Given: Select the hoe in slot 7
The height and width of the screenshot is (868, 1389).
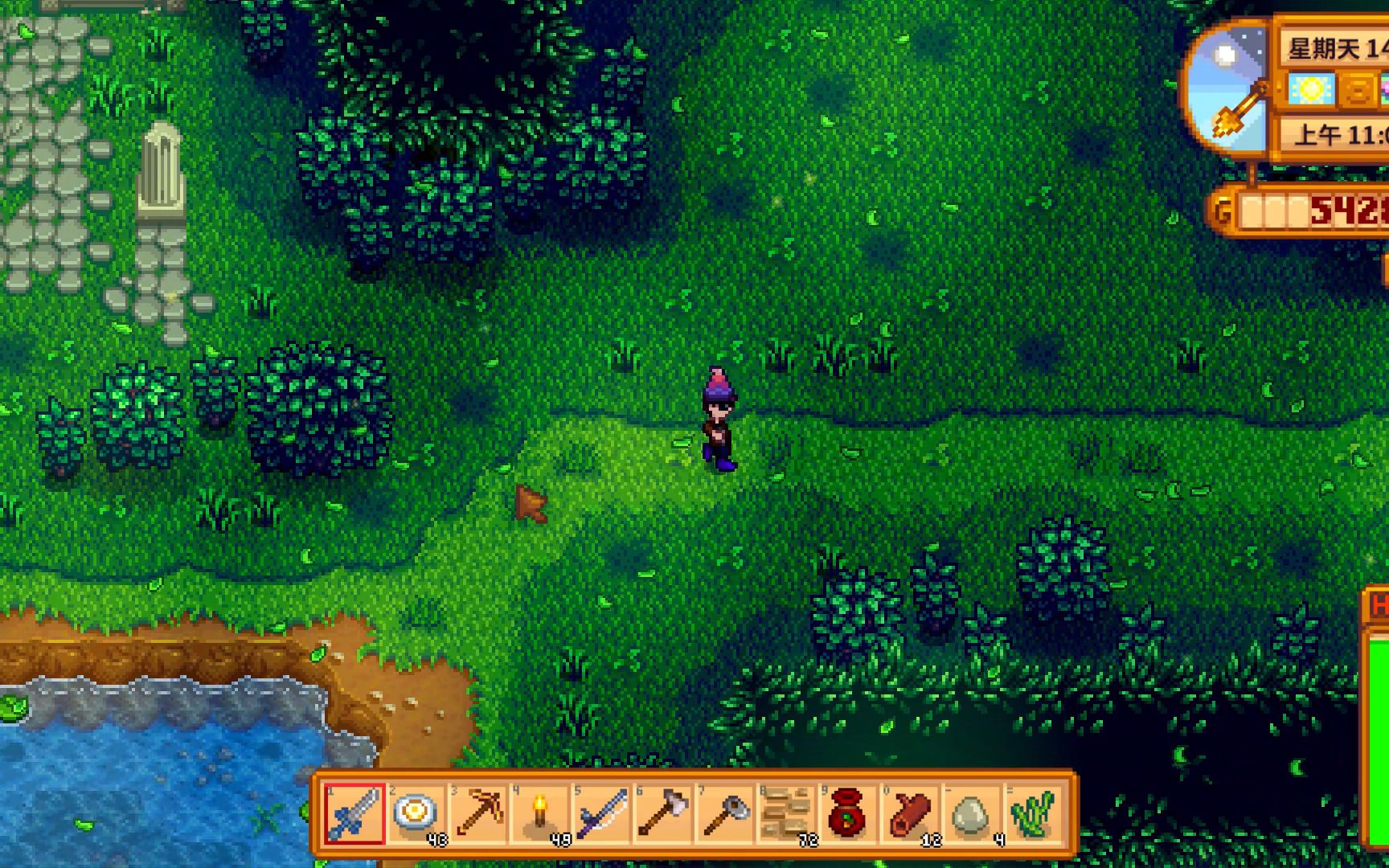Looking at the screenshot, I should 724,813.
